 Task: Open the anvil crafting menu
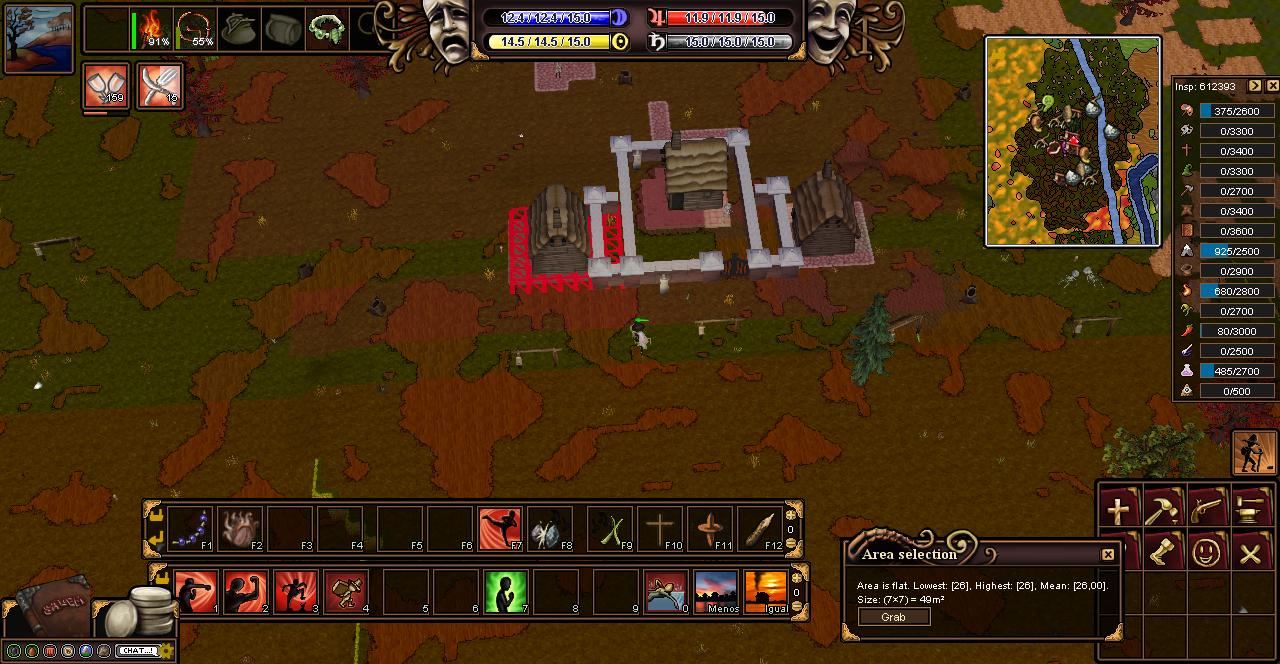1250,510
